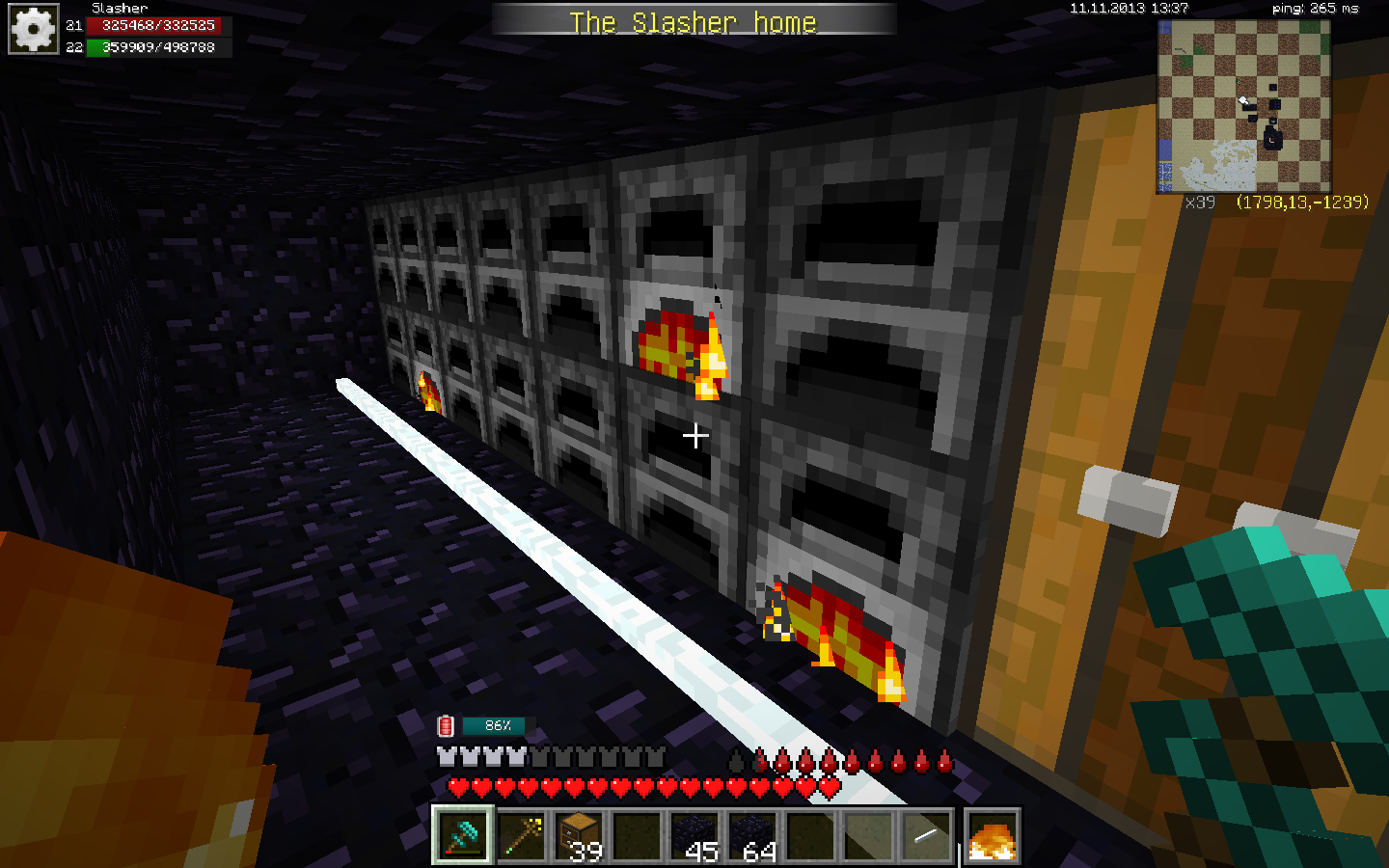Select the obsidian stack of 45

[x=694, y=835]
